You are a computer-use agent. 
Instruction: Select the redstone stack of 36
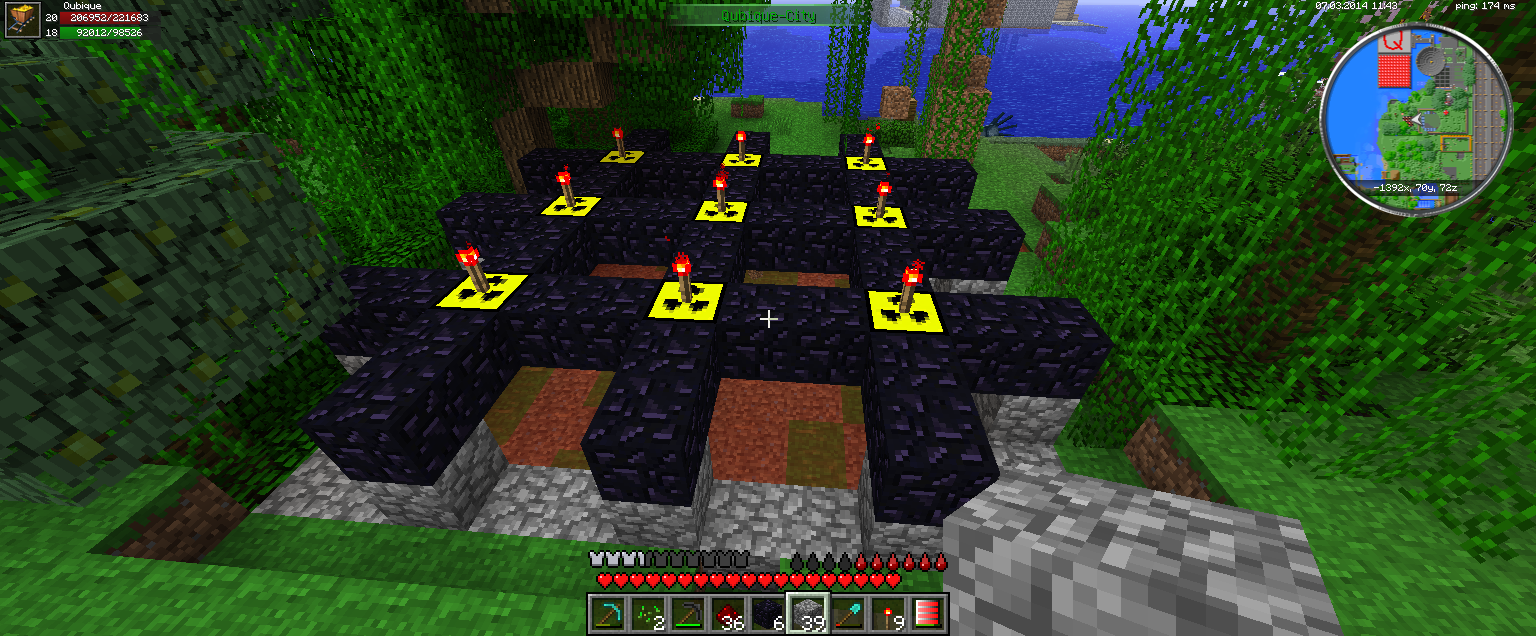(727, 614)
